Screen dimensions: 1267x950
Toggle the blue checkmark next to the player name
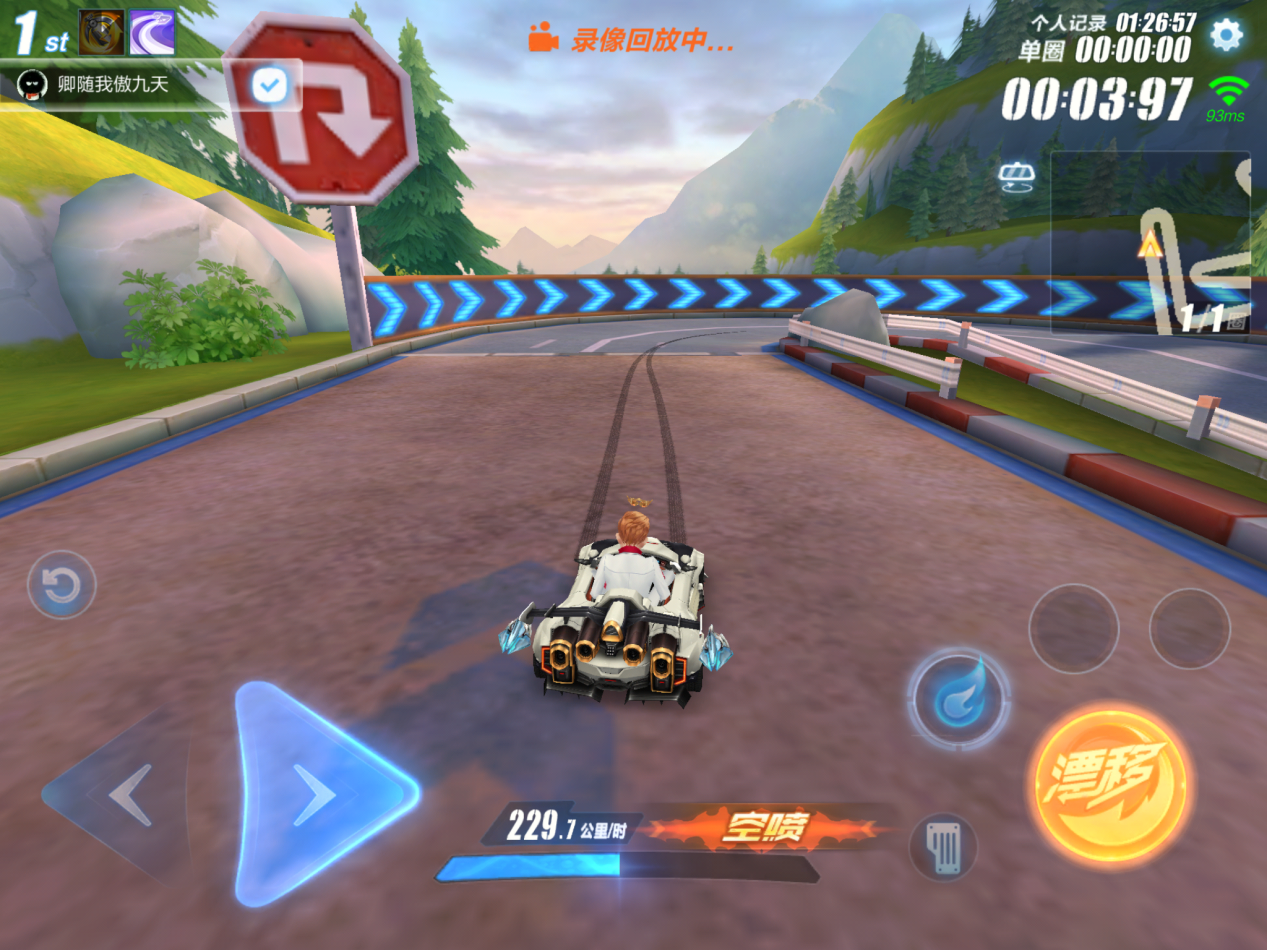pyautogui.click(x=268, y=86)
